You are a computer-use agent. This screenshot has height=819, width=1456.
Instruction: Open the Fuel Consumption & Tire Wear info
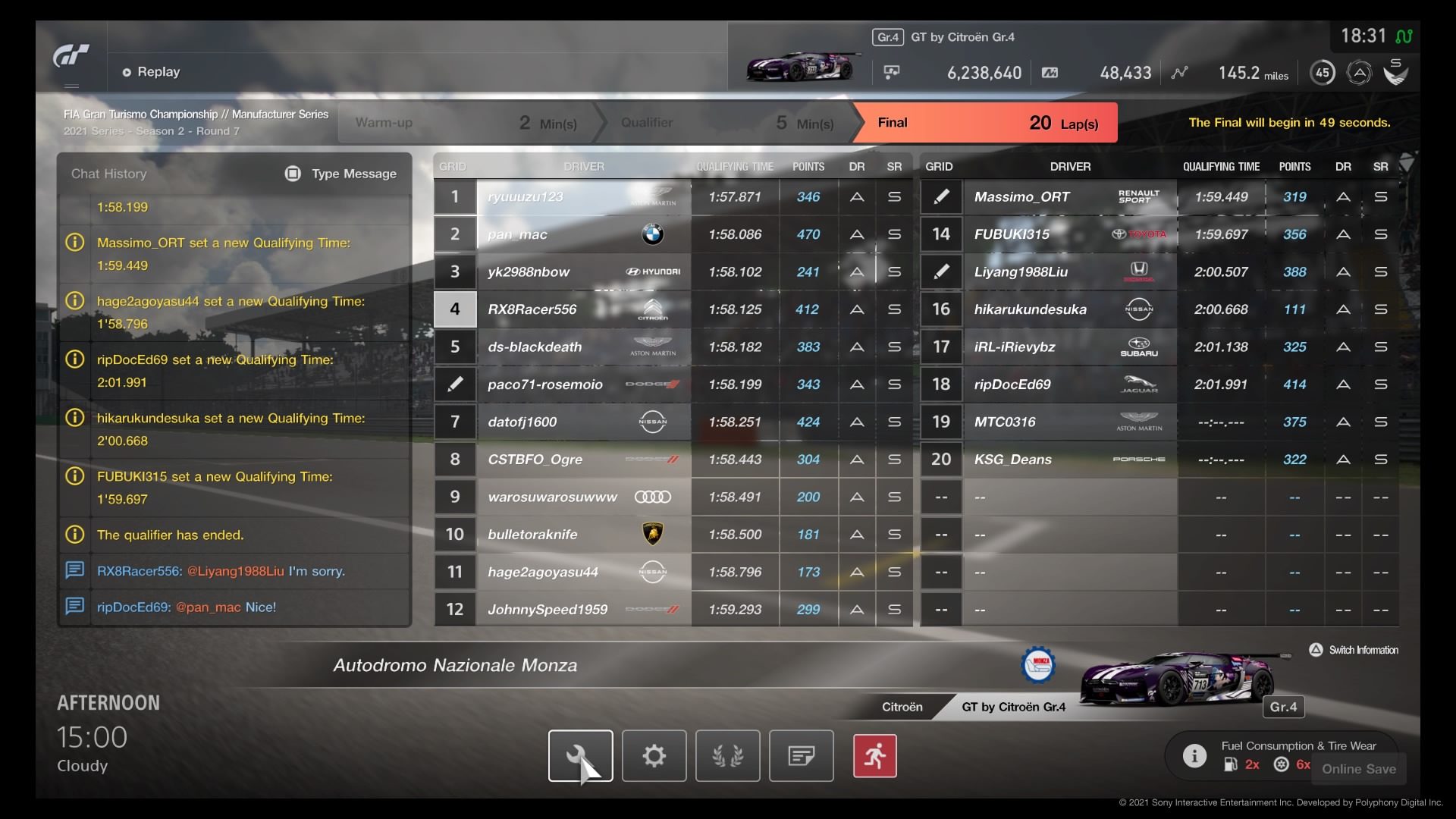click(1195, 755)
